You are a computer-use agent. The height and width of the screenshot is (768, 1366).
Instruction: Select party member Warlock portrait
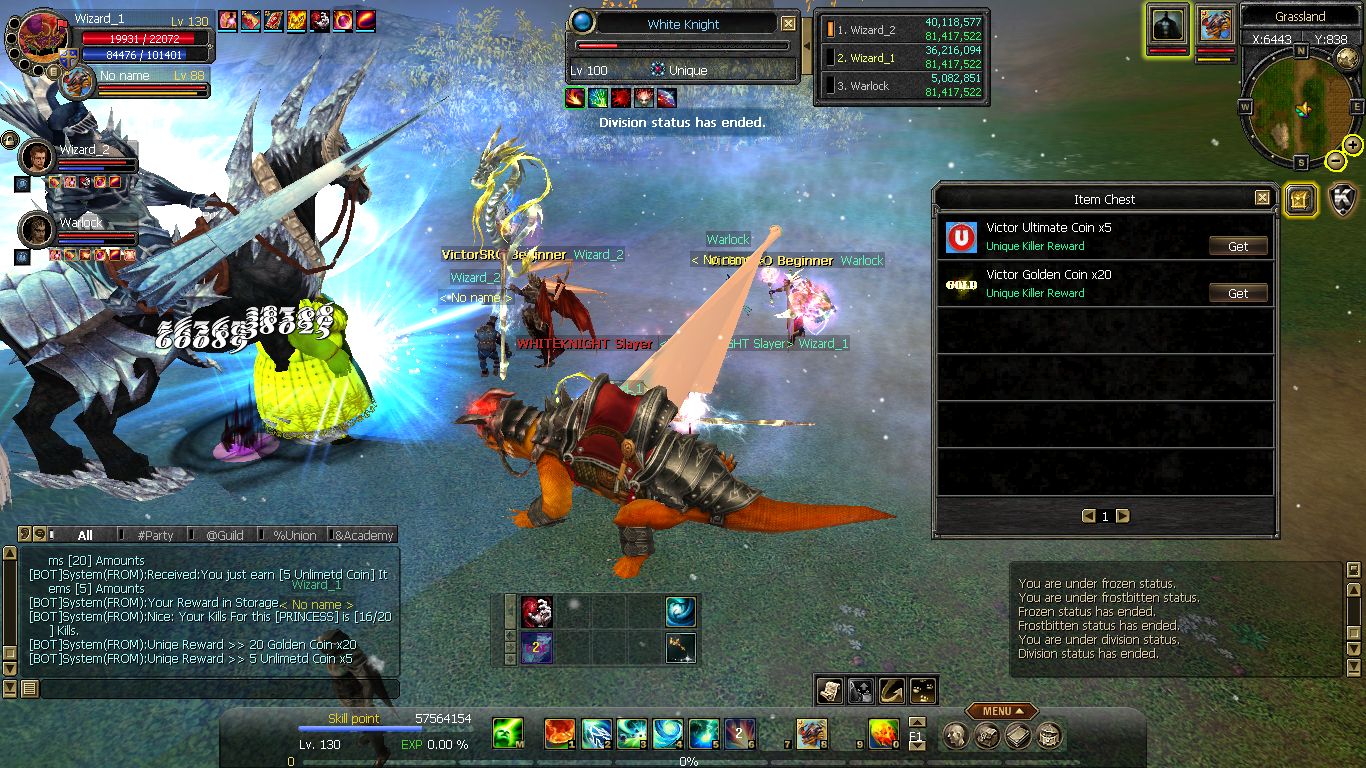pyautogui.click(x=36, y=230)
